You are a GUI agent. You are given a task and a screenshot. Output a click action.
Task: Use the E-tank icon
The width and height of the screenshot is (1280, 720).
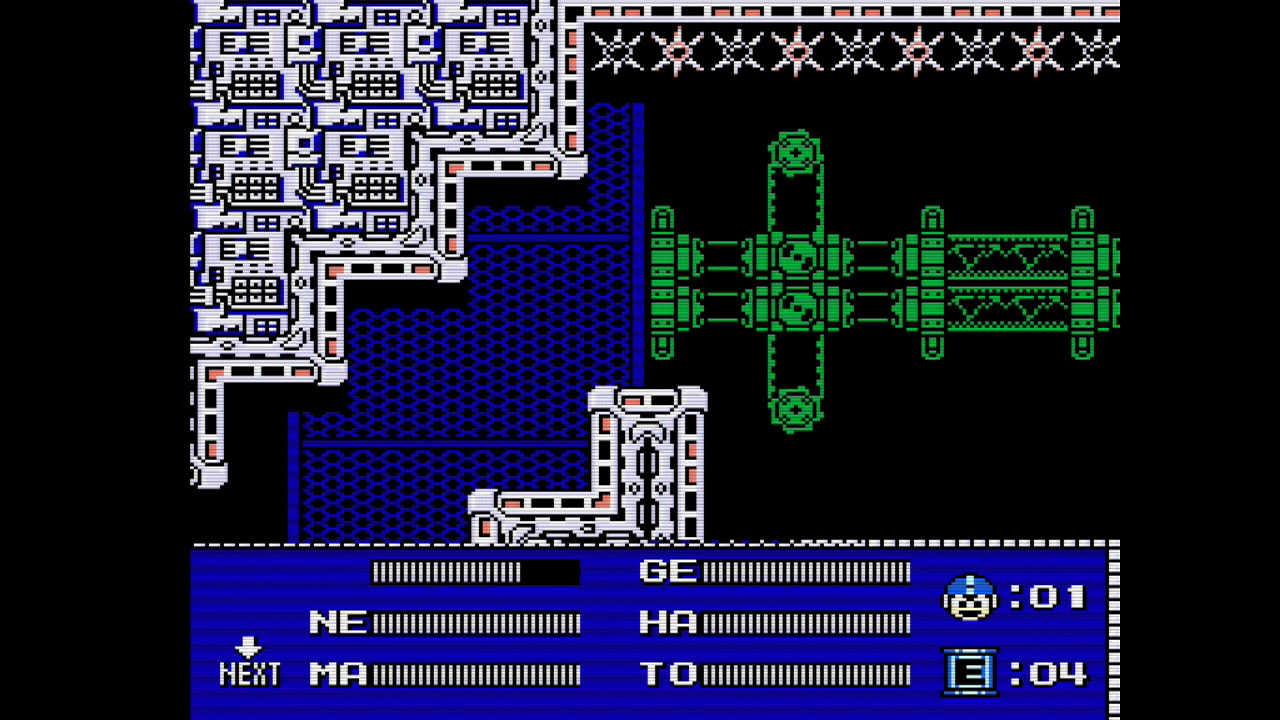[x=969, y=671]
